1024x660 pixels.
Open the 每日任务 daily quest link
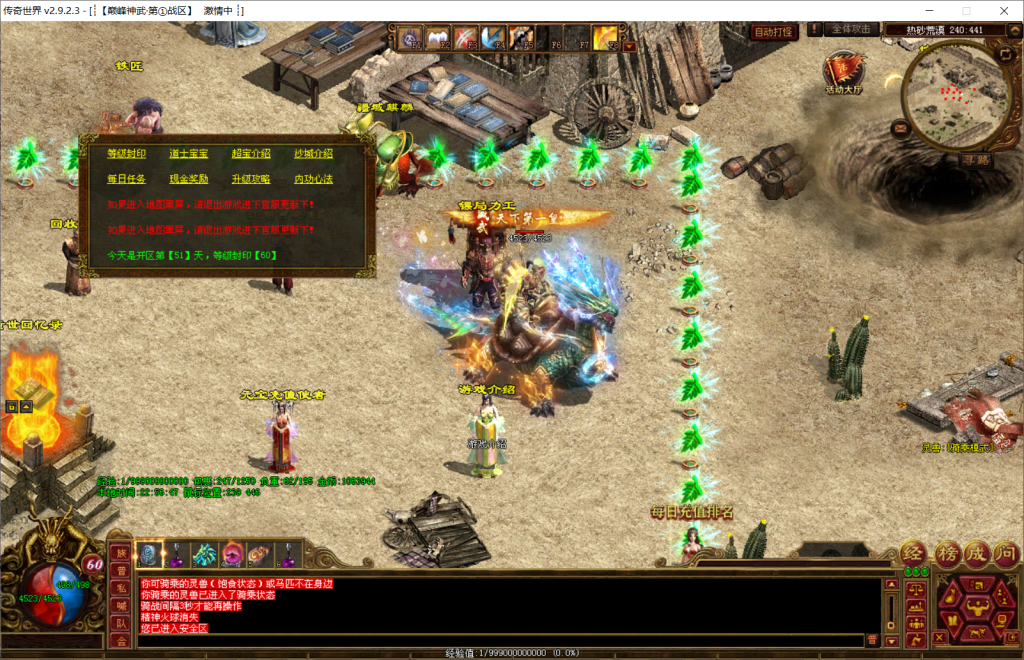tap(126, 179)
